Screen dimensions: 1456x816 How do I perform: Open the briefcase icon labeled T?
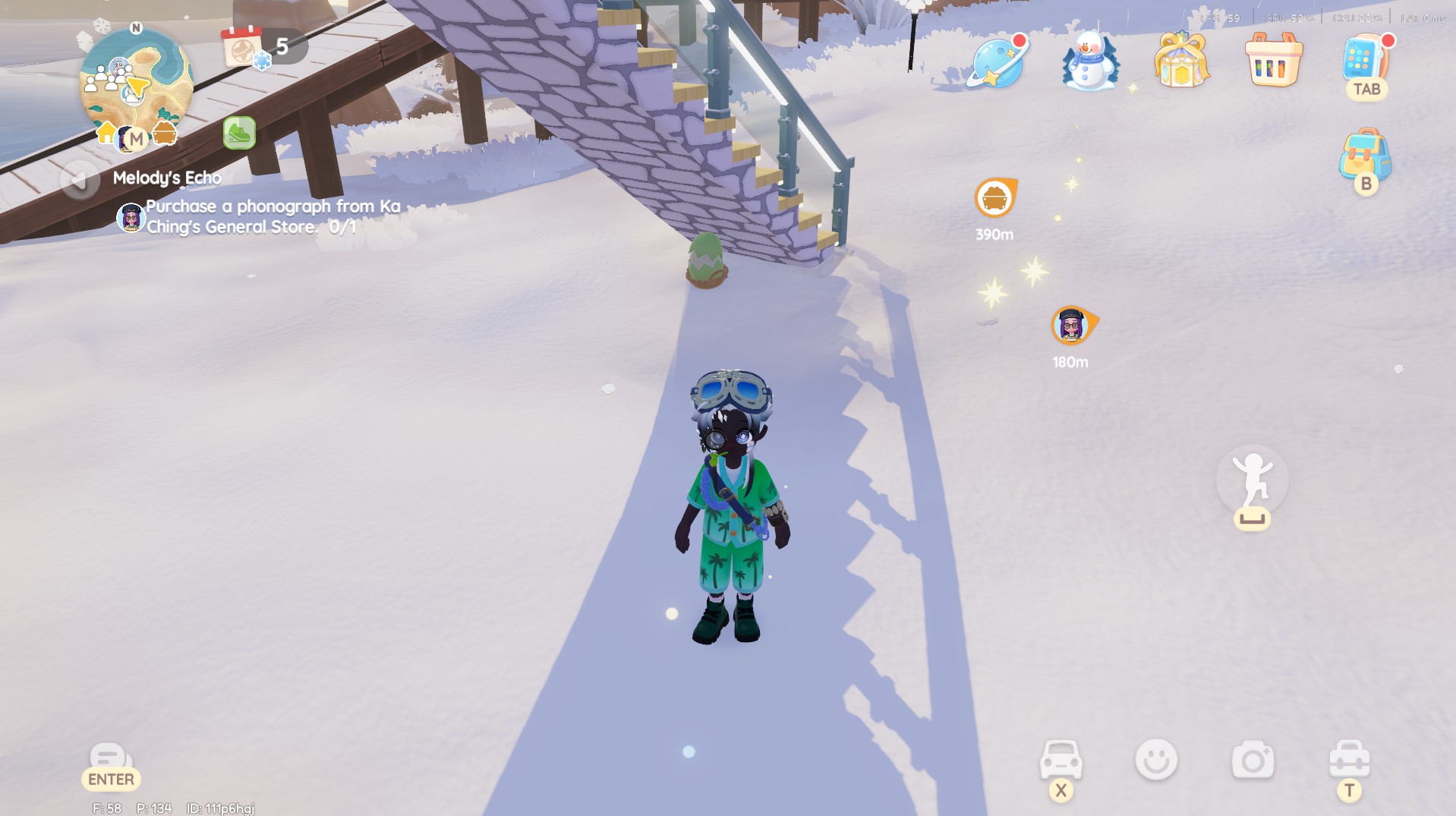1351,758
